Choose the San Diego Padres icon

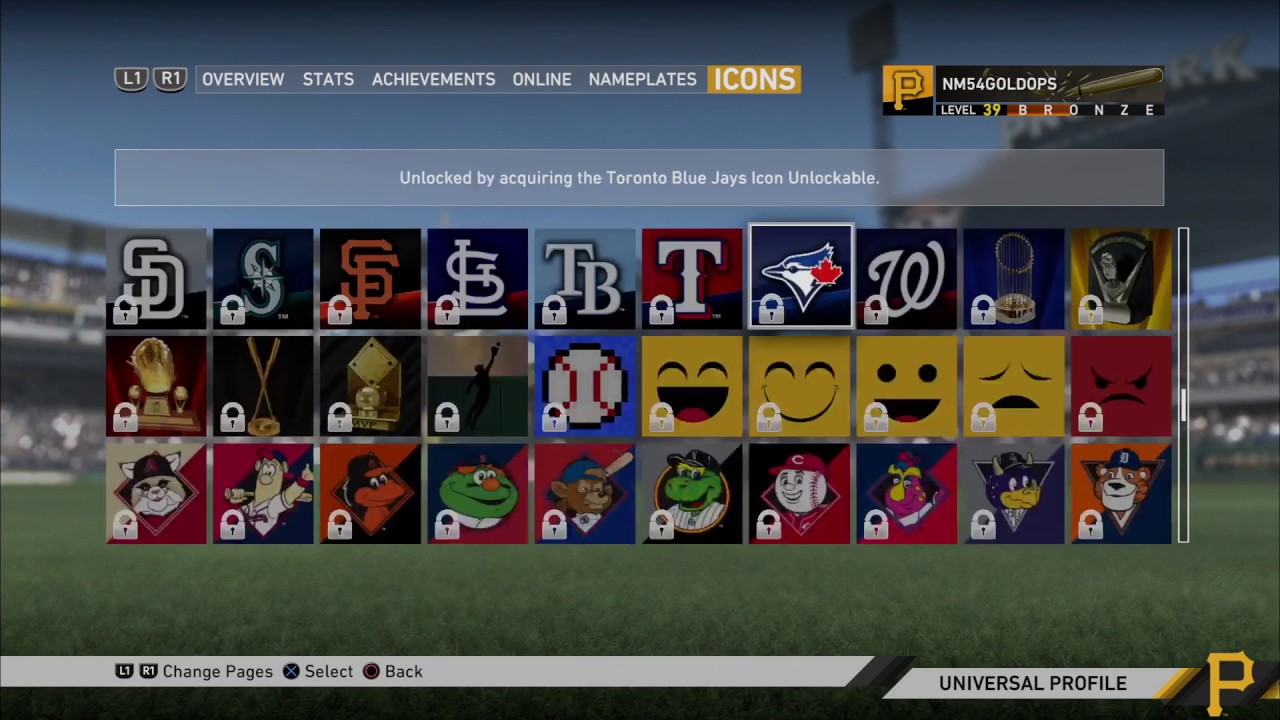(156, 278)
